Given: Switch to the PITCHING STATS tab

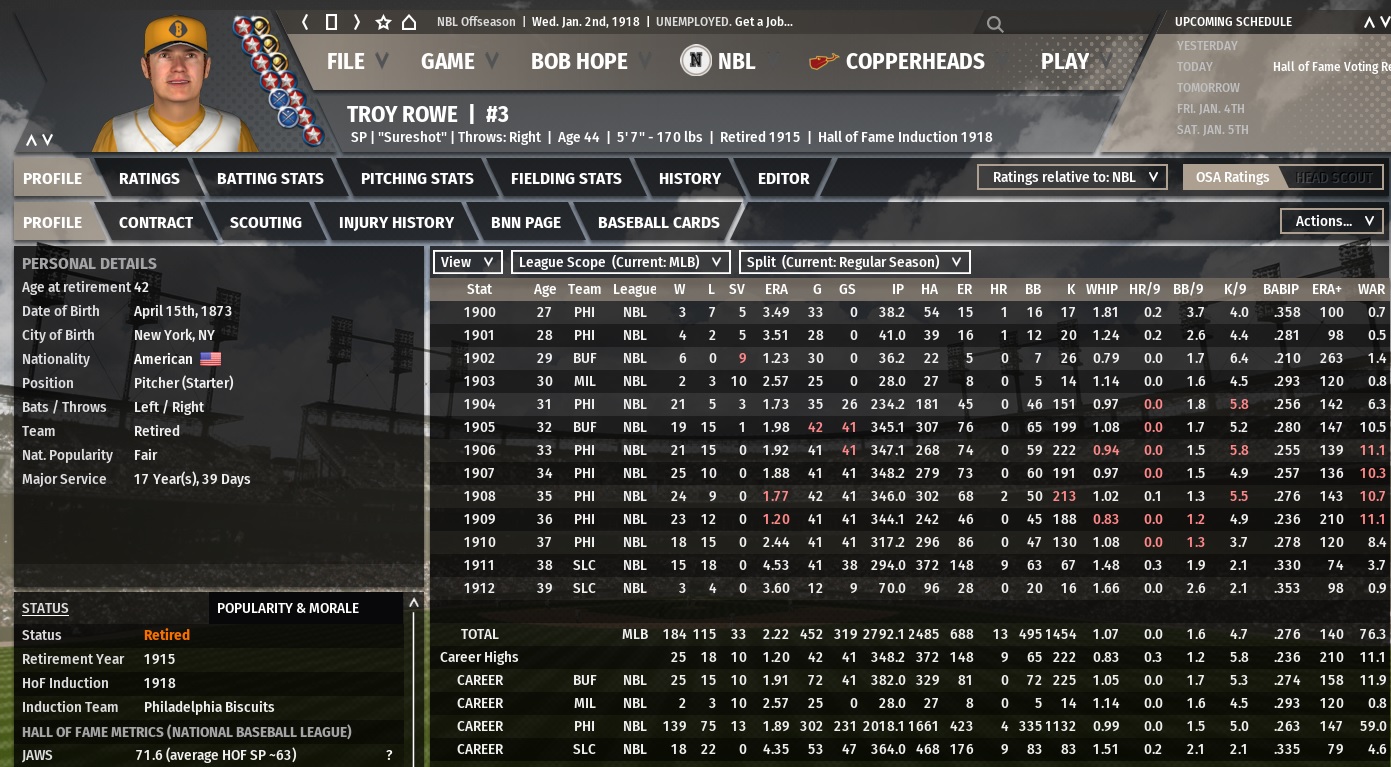Looking at the screenshot, I should [417, 178].
